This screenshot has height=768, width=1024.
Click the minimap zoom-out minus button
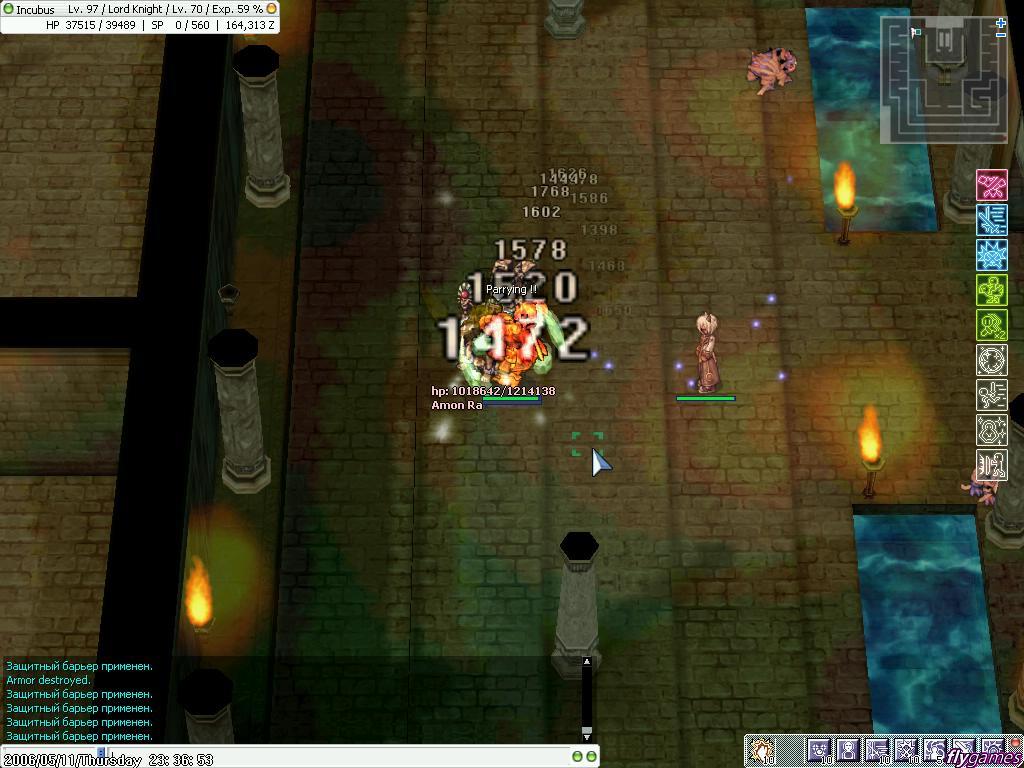pos(1001,34)
